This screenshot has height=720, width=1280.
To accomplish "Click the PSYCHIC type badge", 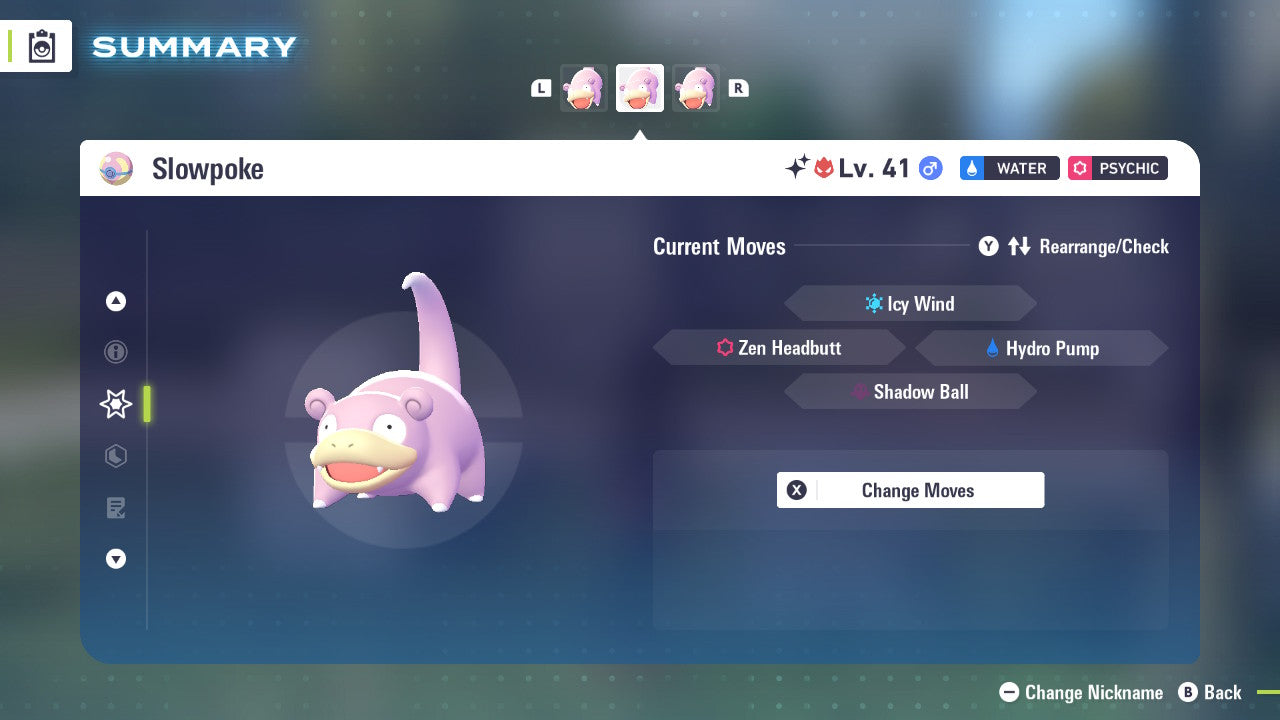I will click(1117, 168).
